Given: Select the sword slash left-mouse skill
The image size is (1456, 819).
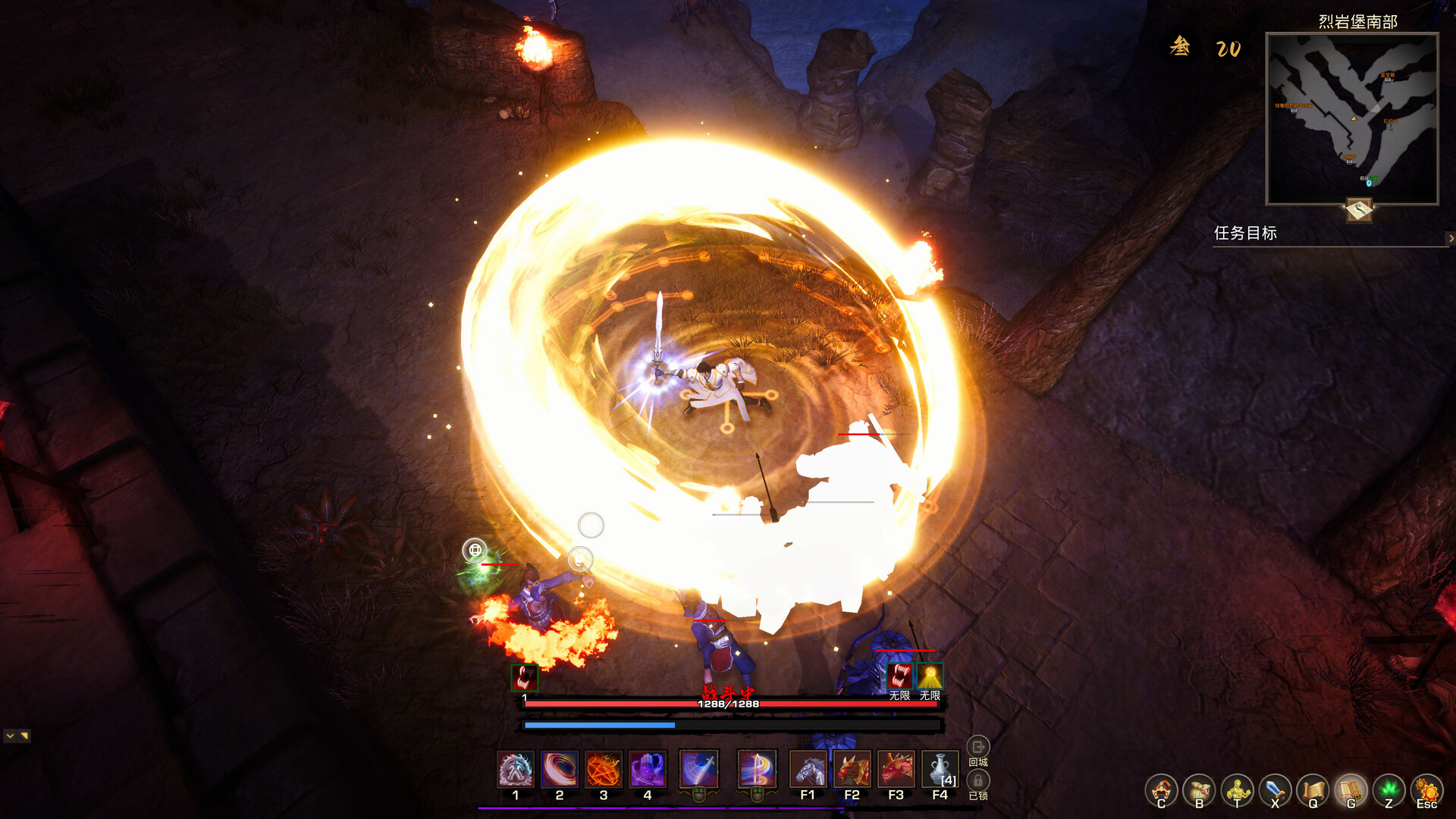Looking at the screenshot, I should tap(699, 770).
